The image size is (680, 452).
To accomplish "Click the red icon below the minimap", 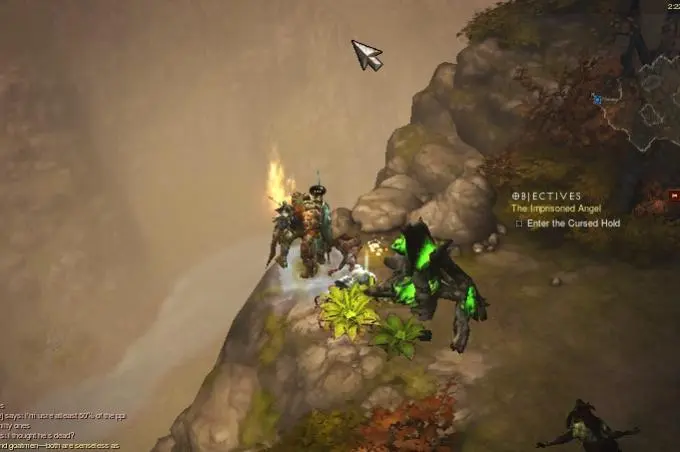I will click(x=673, y=197).
